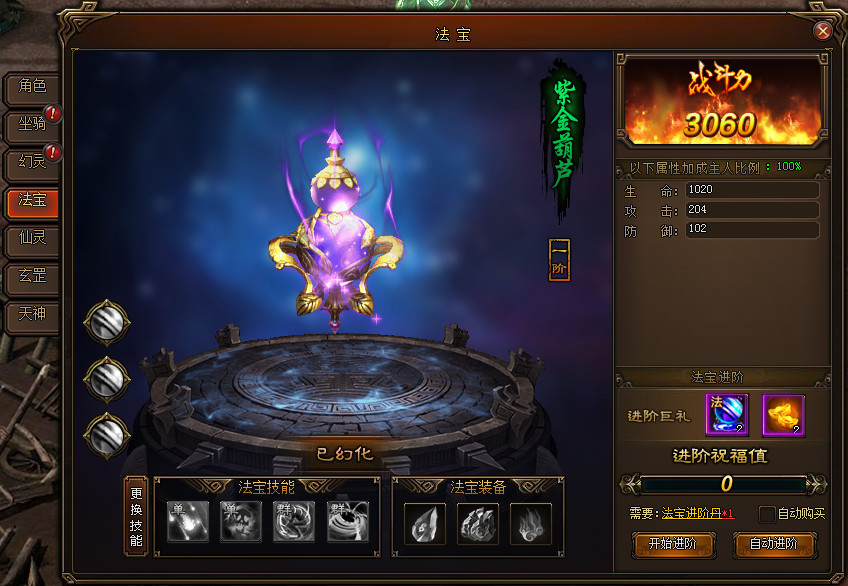Viewport: 848px width, 586px height.
Task: Toggle the 自动购买 checkbox
Action: [x=767, y=514]
